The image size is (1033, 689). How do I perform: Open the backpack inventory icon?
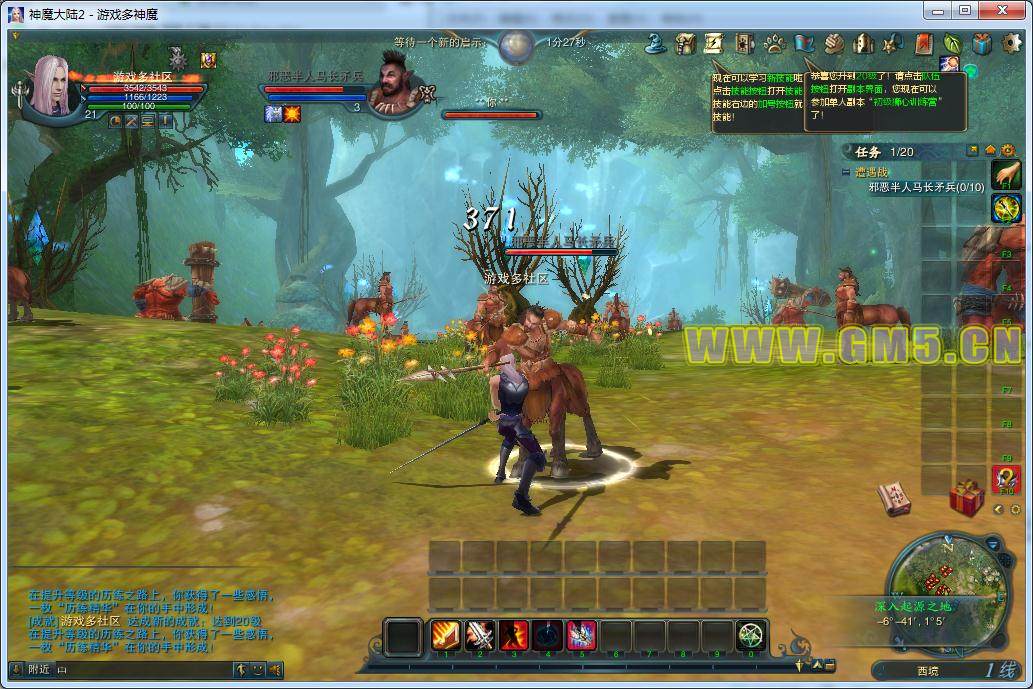pyautogui.click(x=686, y=44)
